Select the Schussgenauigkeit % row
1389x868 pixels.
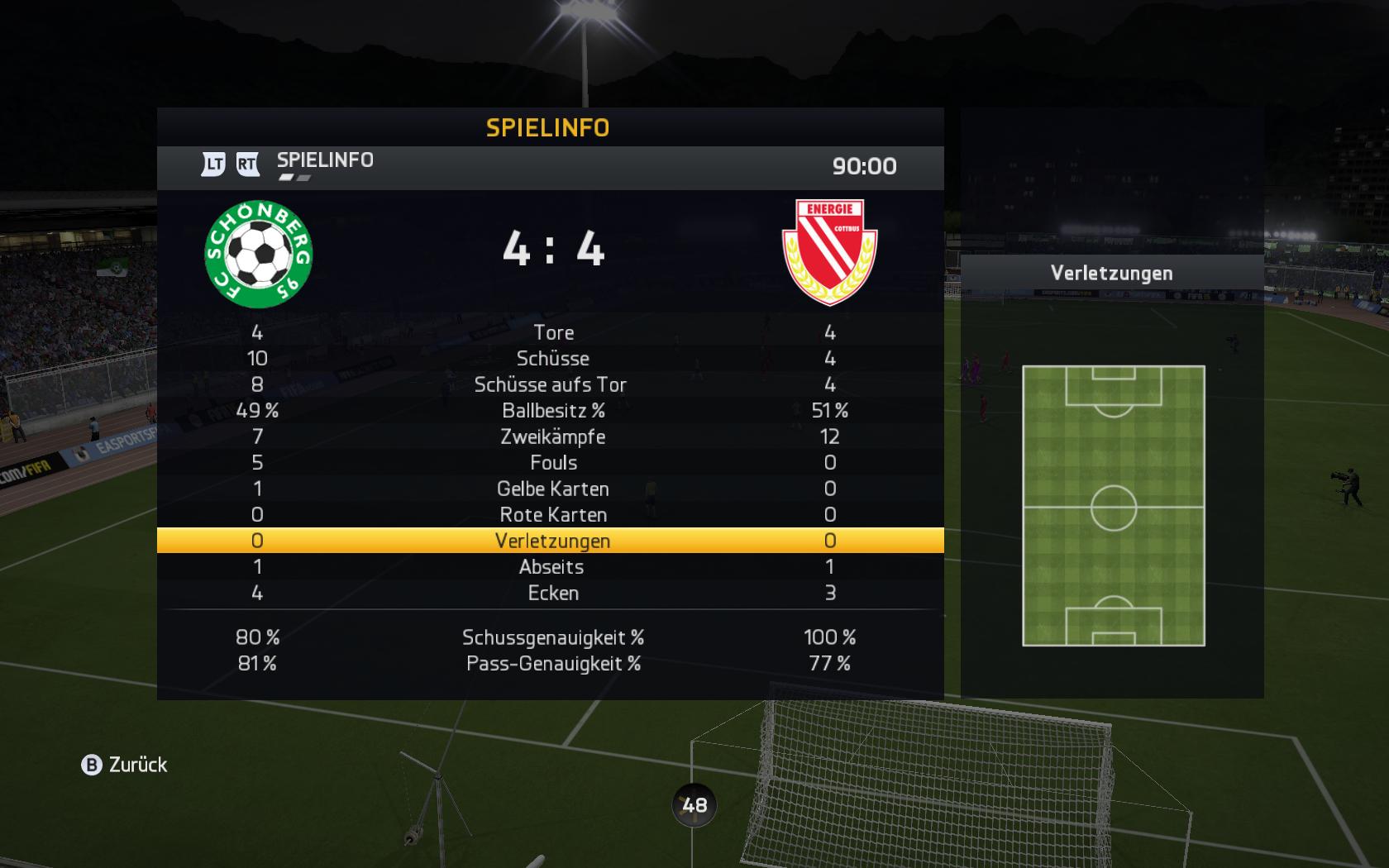click(553, 637)
